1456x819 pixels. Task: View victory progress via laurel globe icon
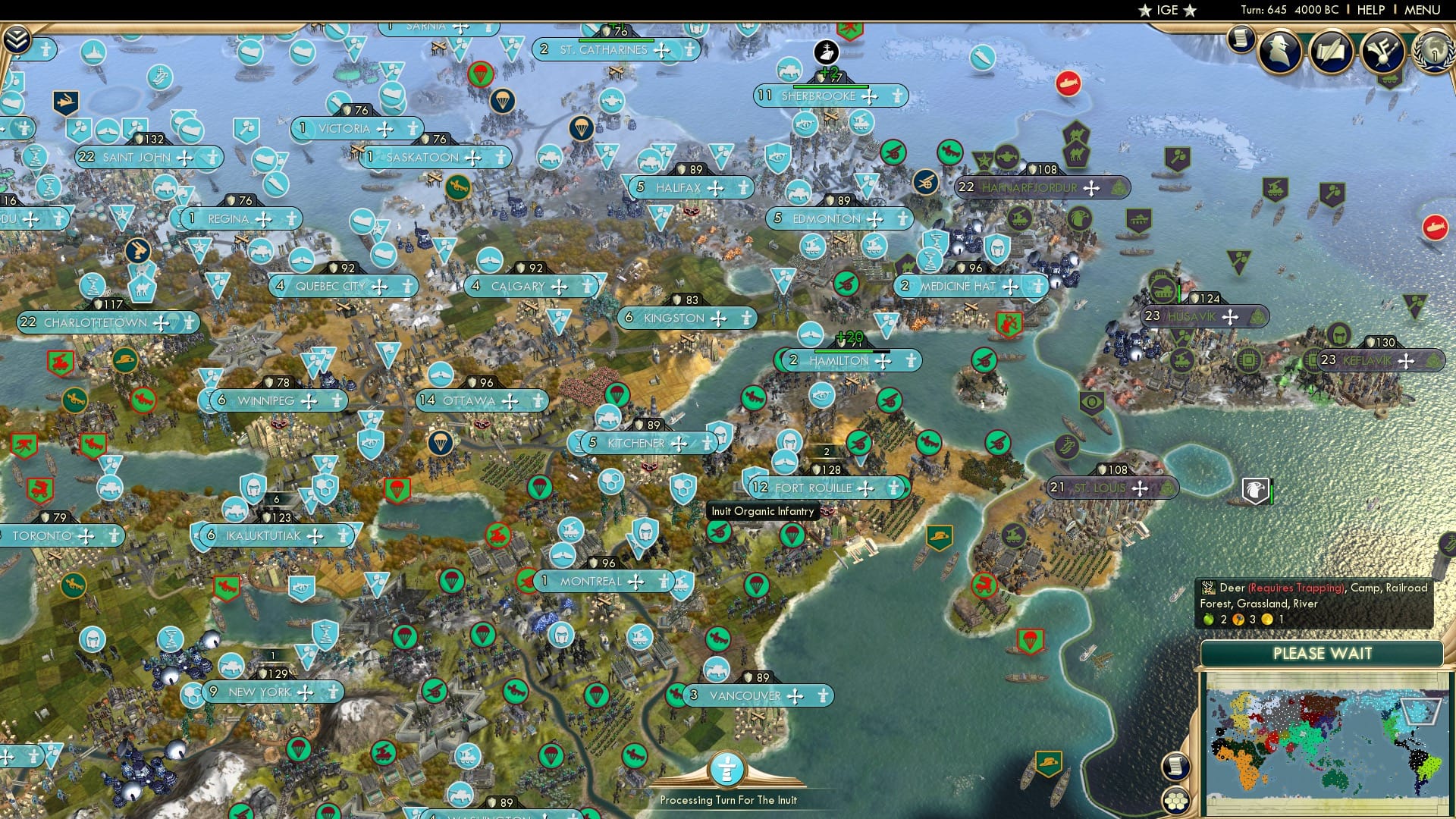click(1433, 52)
